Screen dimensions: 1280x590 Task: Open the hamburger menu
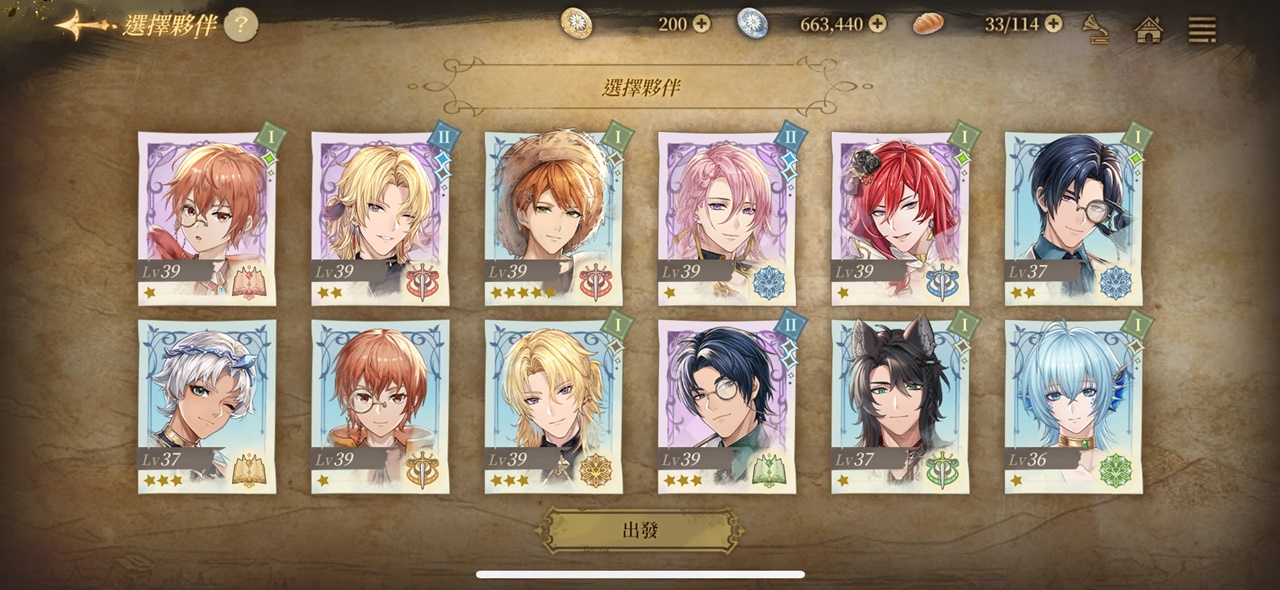[x=1201, y=29]
